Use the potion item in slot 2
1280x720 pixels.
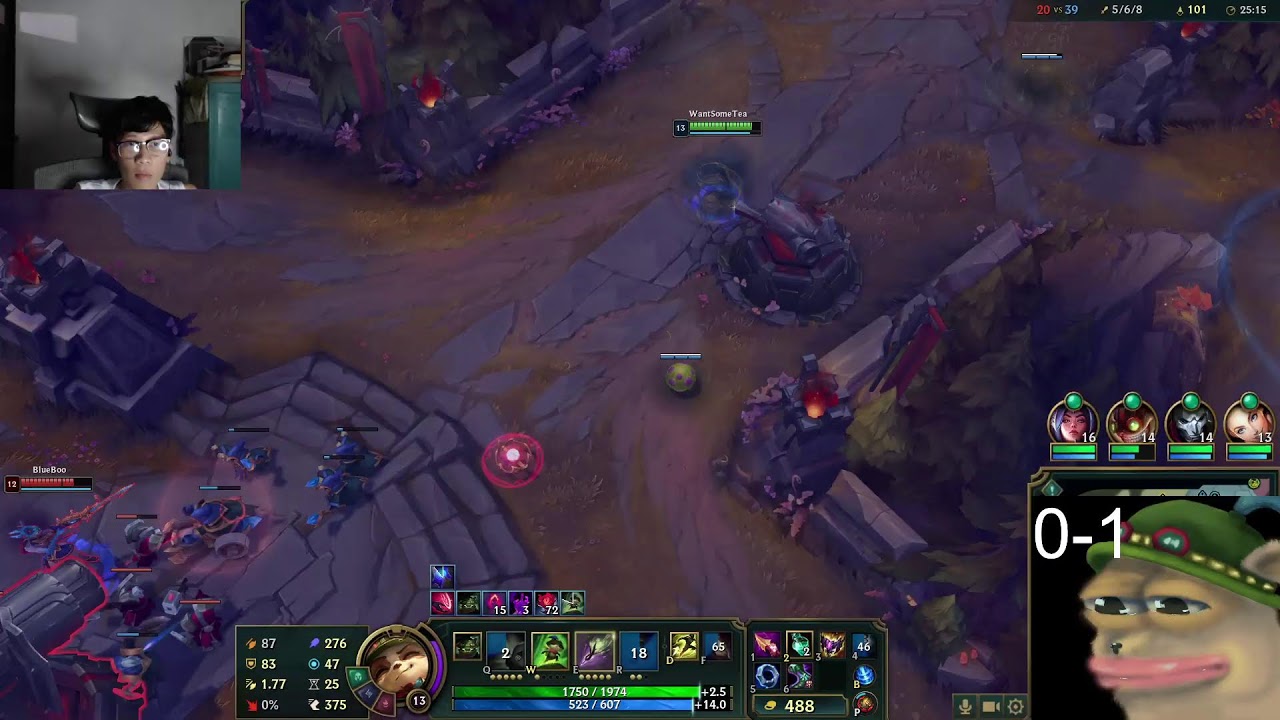coord(799,646)
